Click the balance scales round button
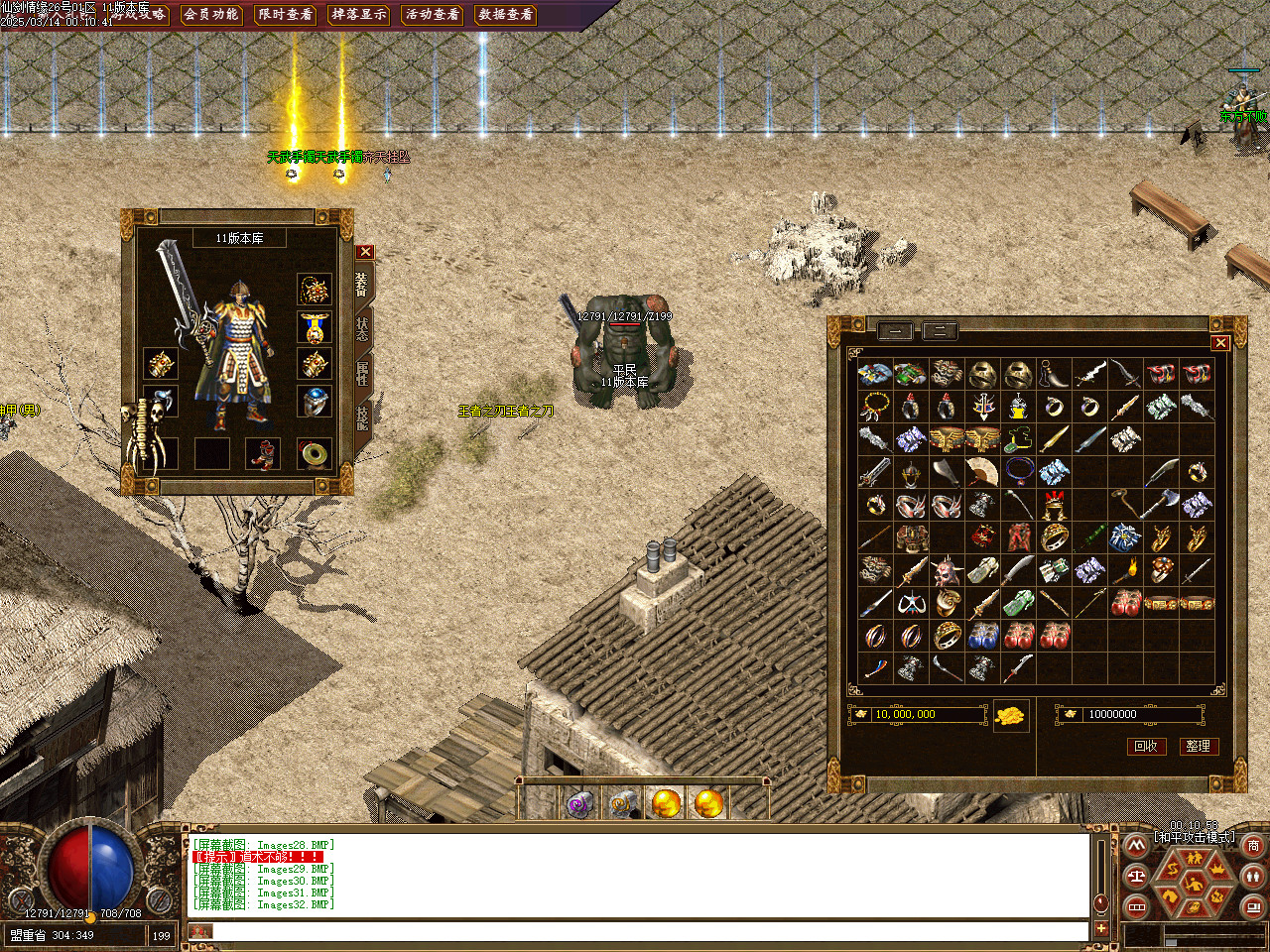The width and height of the screenshot is (1270, 952). tap(1137, 877)
